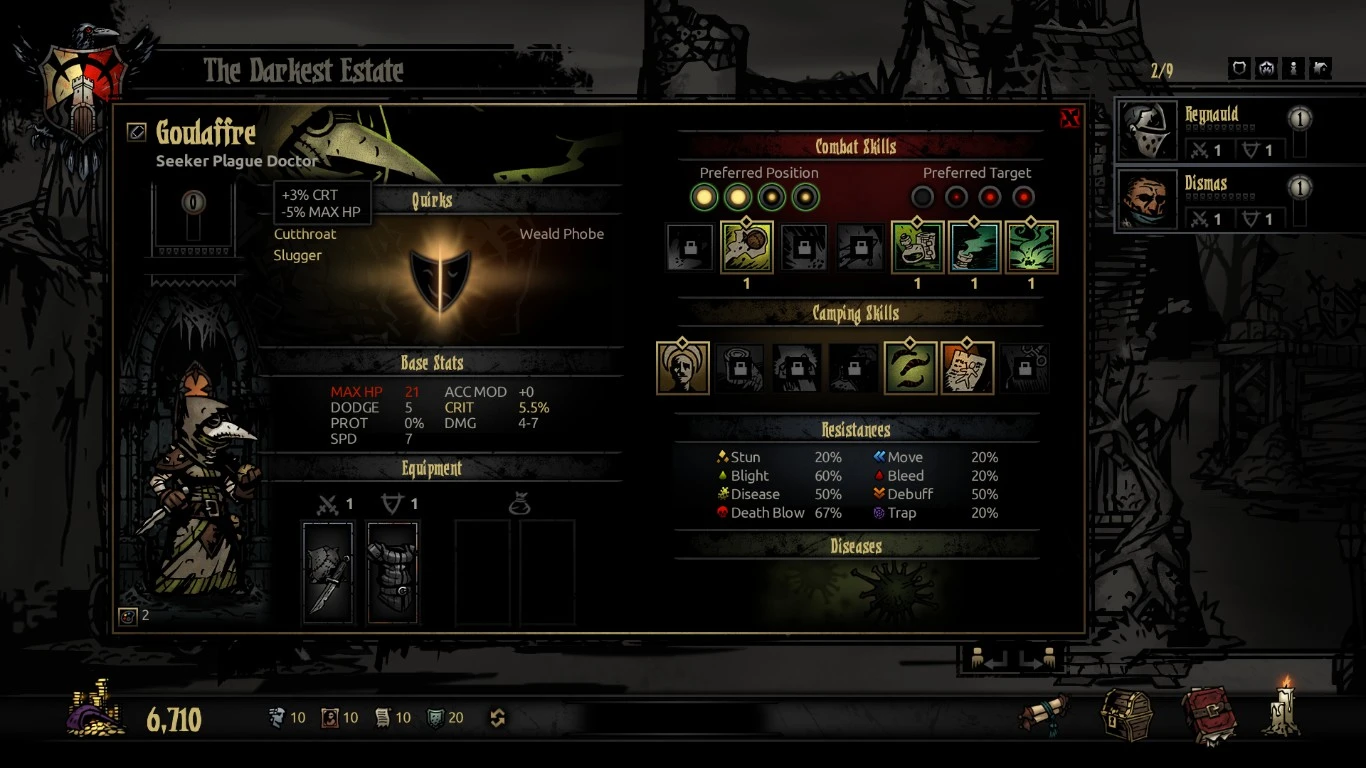Image resolution: width=1366 pixels, height=768 pixels.
Task: Toggle the smoking vial combat skill
Action: click(x=974, y=247)
